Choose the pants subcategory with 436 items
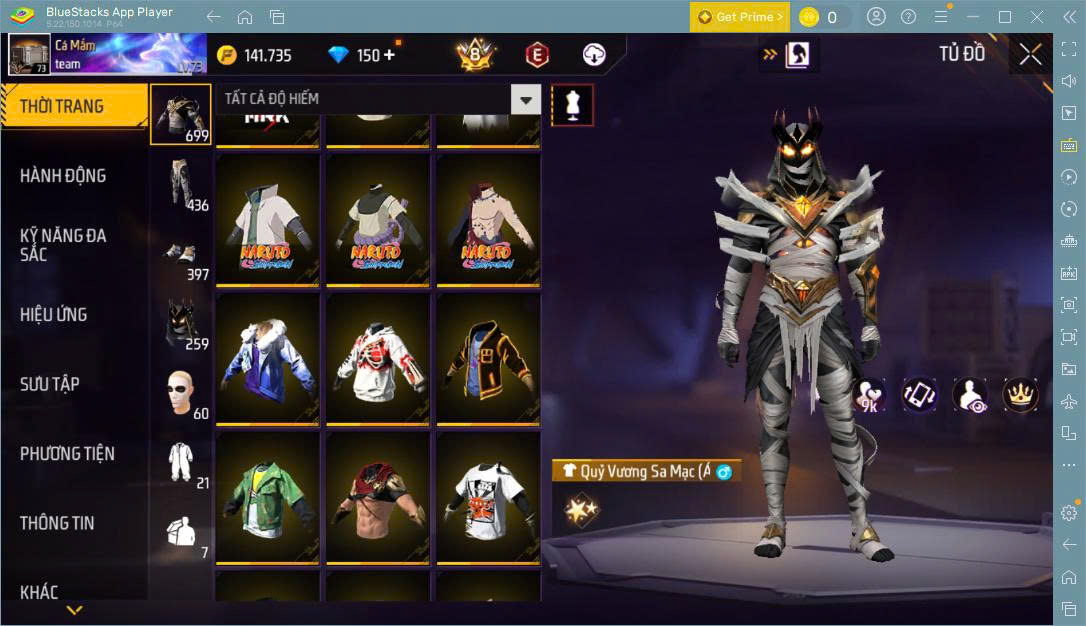Screen dimensions: 1086x626 click(x=182, y=185)
